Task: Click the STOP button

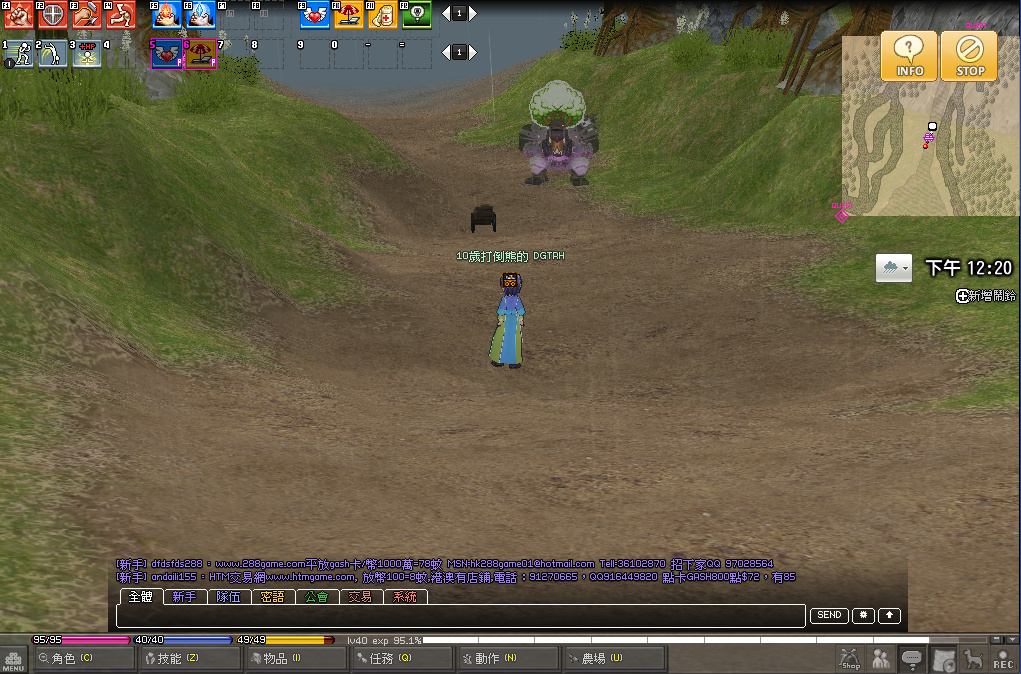Action: click(969, 55)
